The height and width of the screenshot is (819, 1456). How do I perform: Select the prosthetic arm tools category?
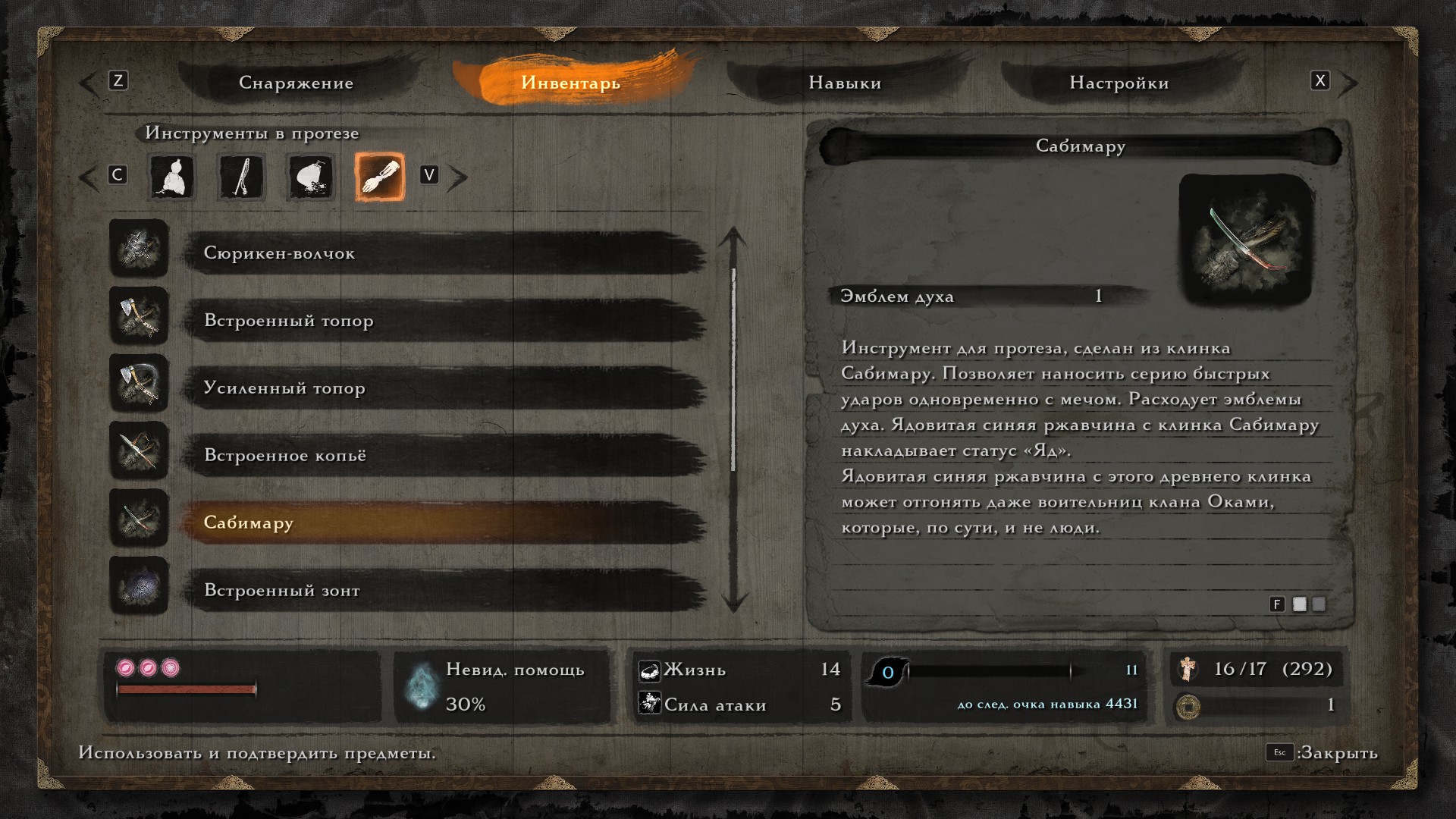tap(379, 177)
